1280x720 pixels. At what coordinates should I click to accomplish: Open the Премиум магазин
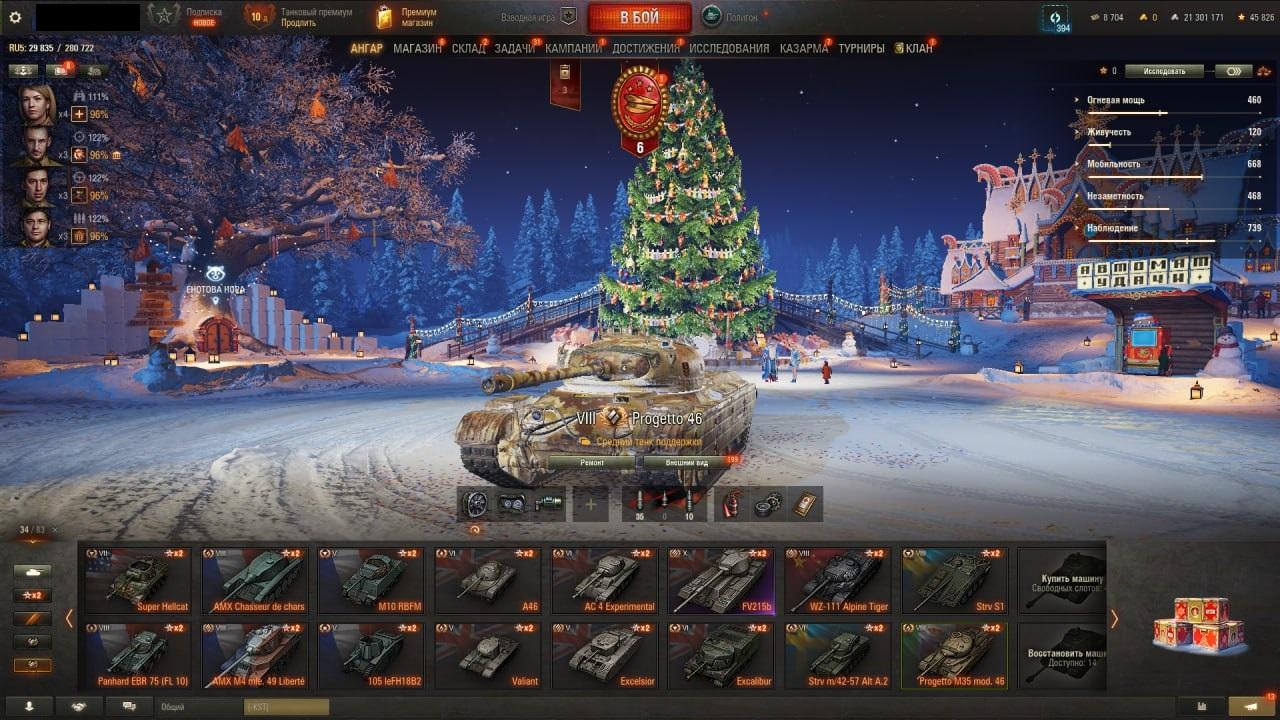click(407, 17)
